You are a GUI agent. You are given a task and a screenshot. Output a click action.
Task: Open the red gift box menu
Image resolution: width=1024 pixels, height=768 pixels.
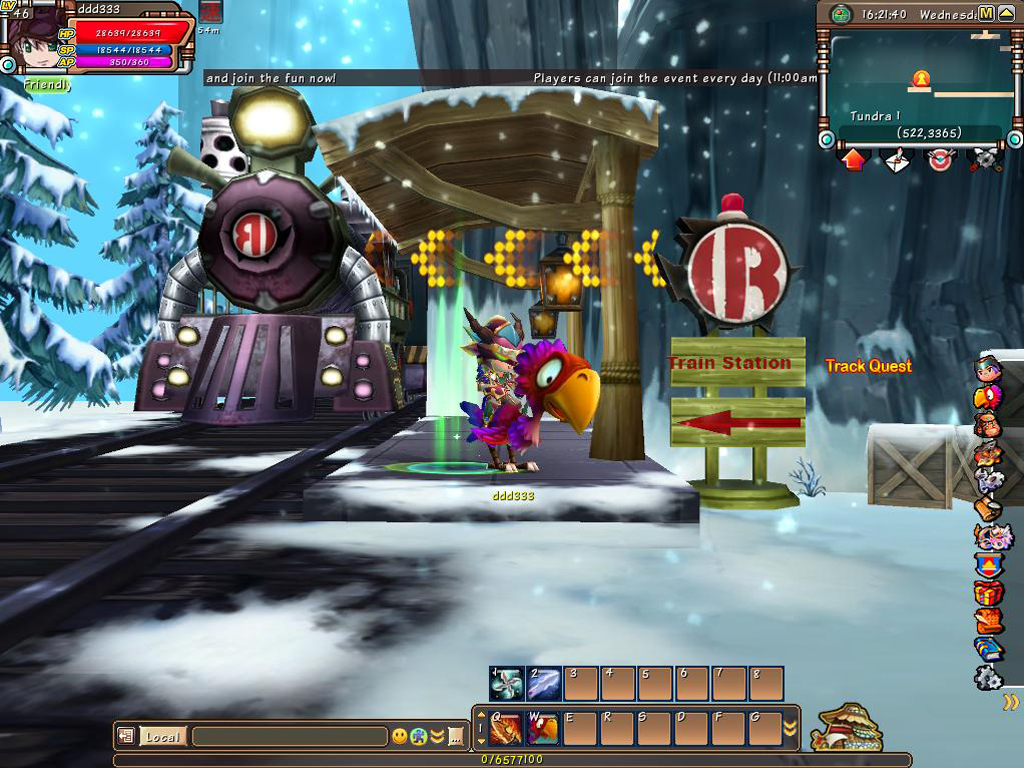pyautogui.click(x=988, y=593)
